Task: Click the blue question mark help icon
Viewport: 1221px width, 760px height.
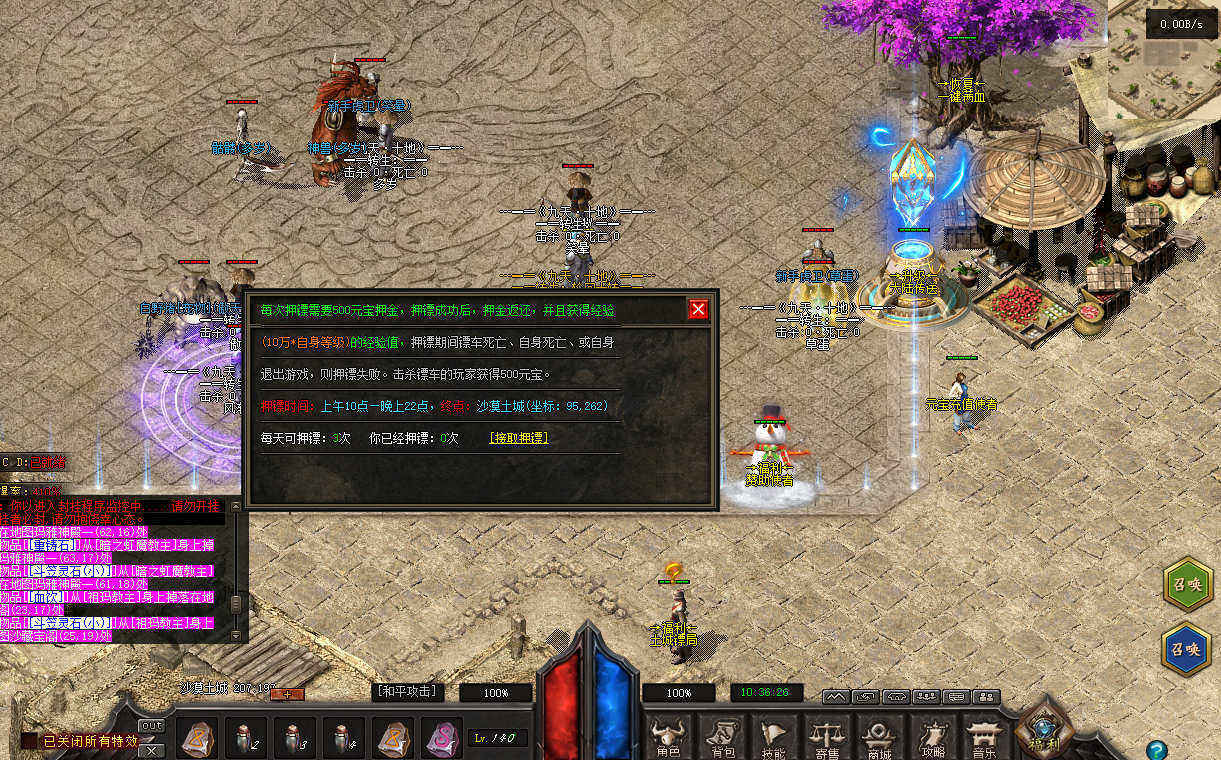Action: (x=1156, y=749)
